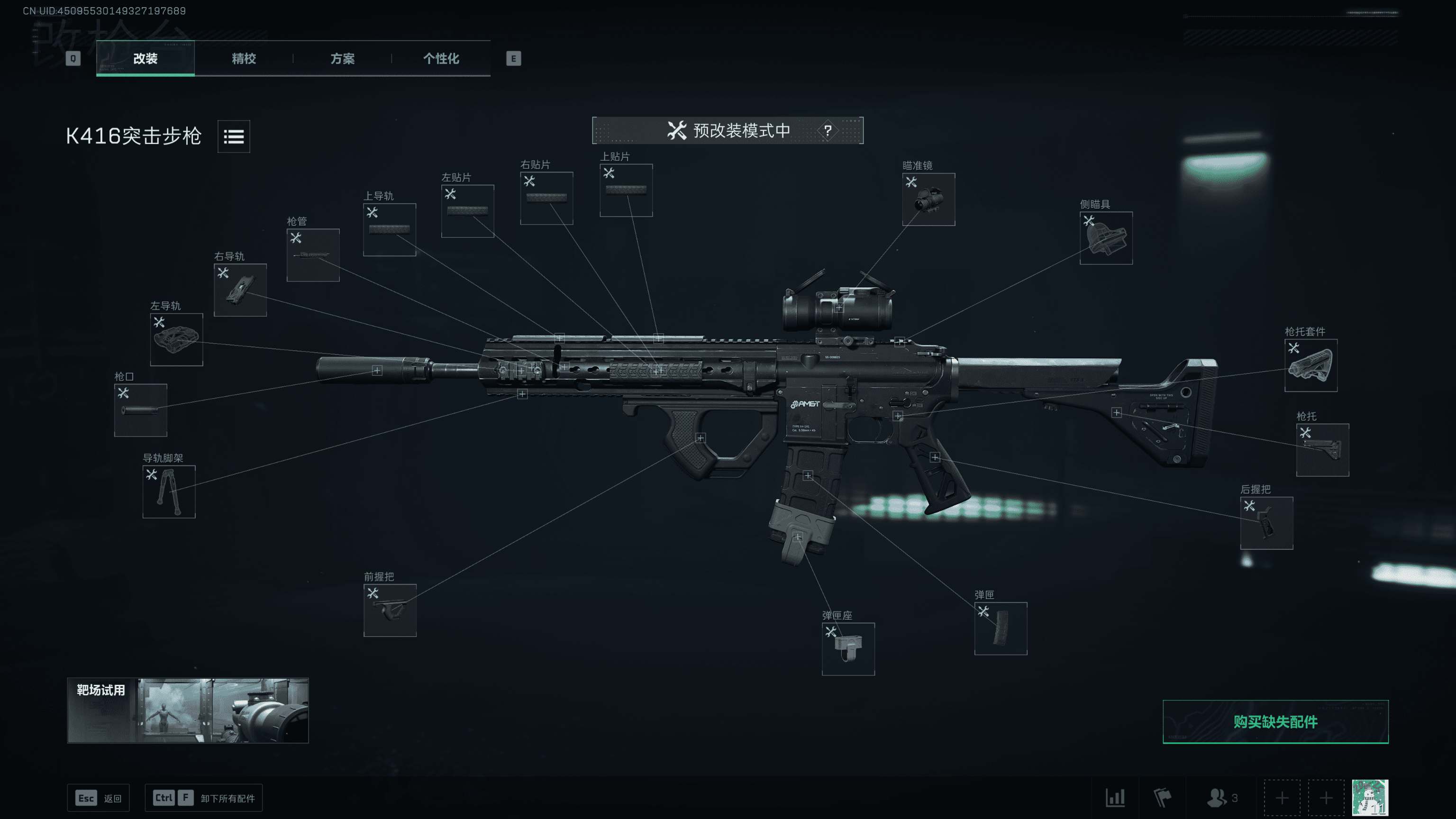Open the statistics bar chart icon
This screenshot has height=819, width=1456.
click(x=1115, y=798)
